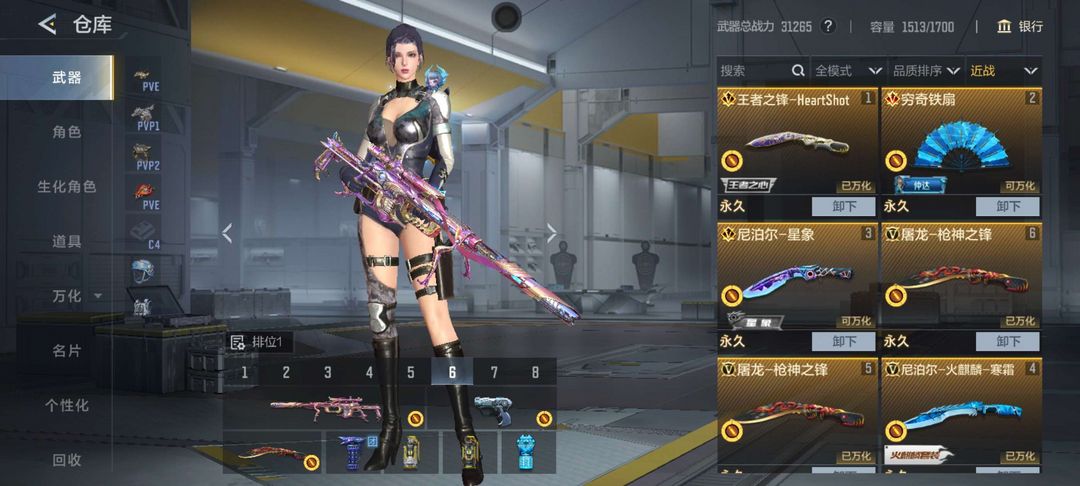Screen dimensions: 1080x486
Task: Open the 生化角色 category
Action: tap(67, 187)
